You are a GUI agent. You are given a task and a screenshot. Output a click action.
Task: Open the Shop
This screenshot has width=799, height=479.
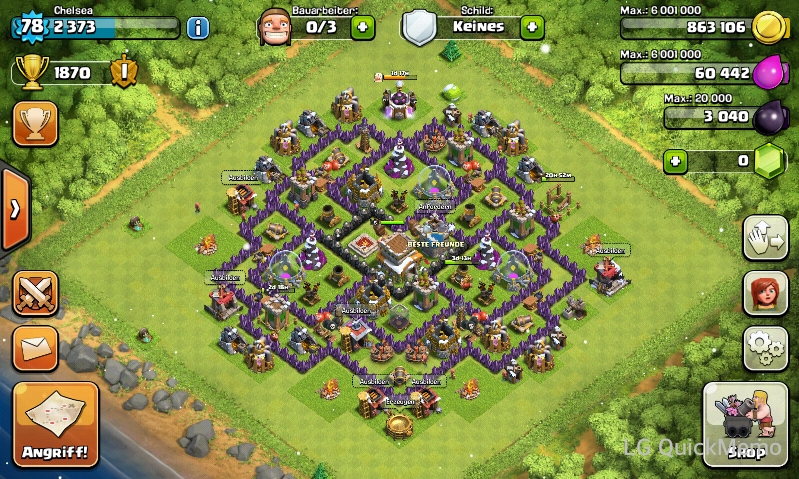coord(745,424)
